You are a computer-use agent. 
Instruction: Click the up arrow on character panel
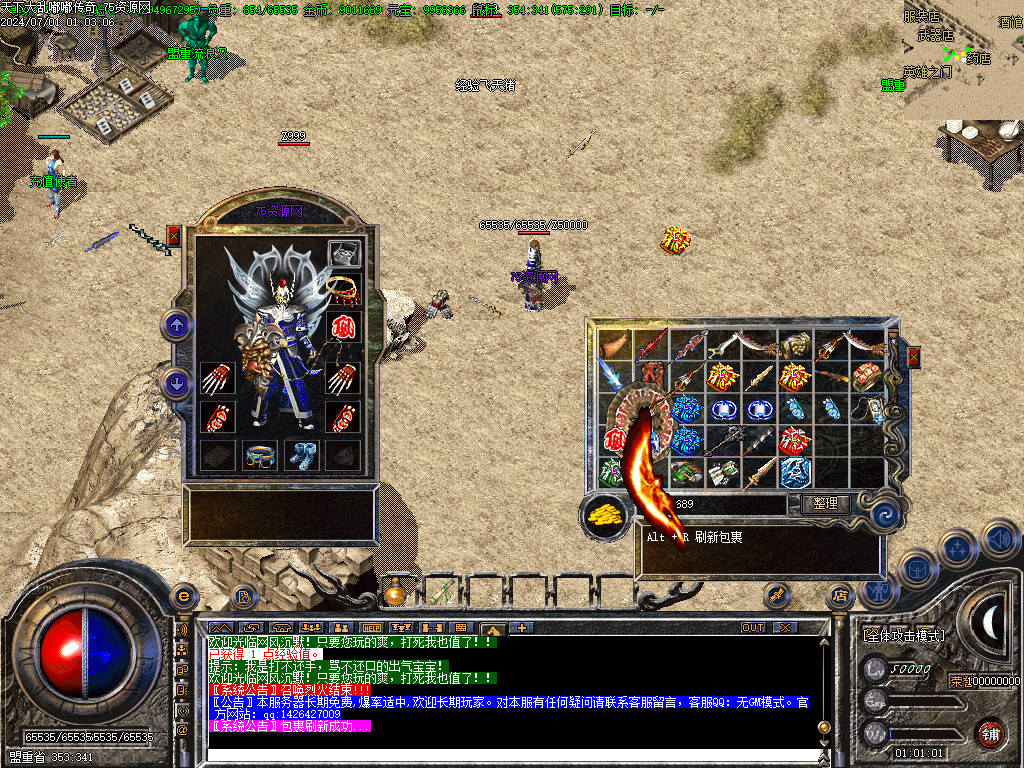(177, 324)
